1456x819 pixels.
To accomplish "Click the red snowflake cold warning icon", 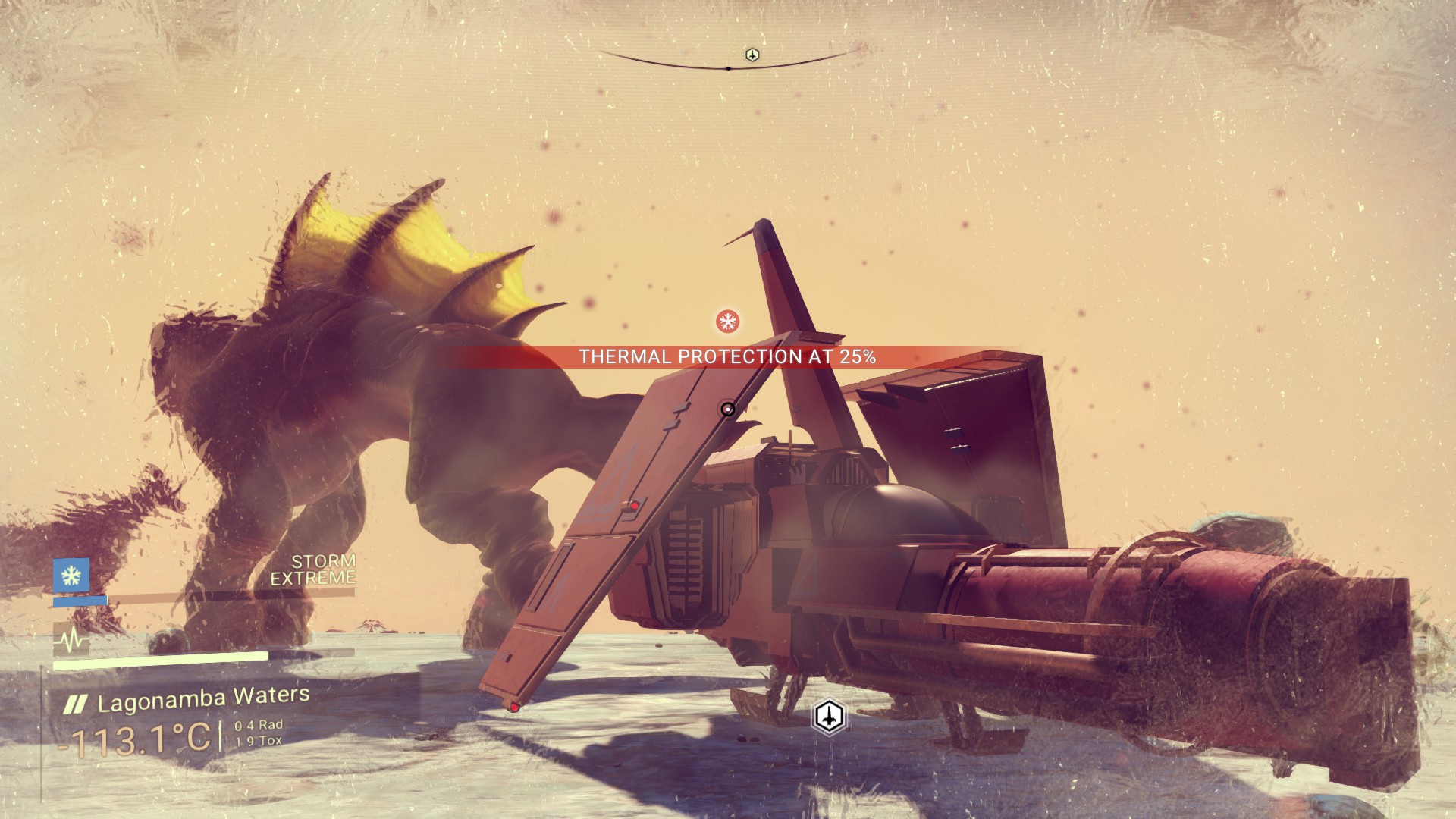I will point(728,322).
